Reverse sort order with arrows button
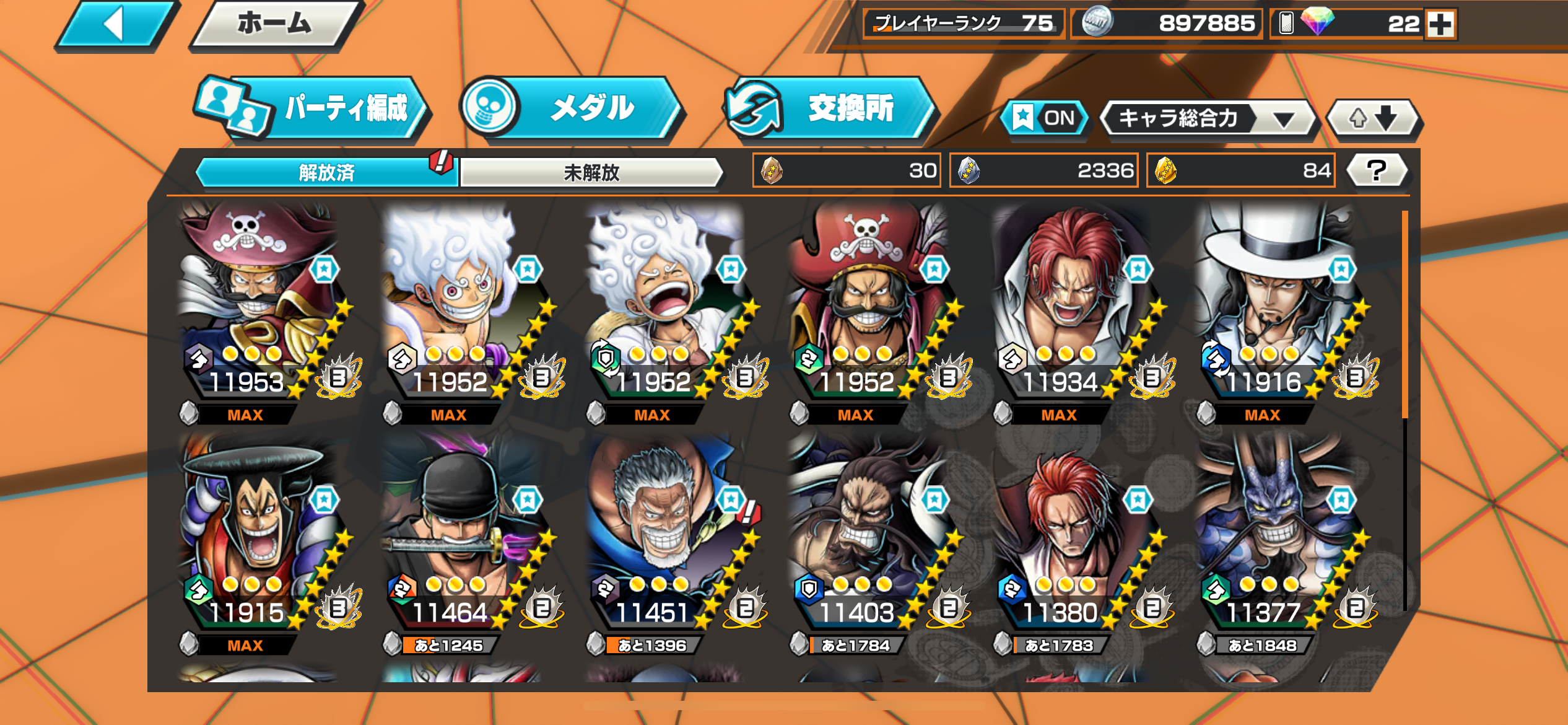The image size is (1568, 725). (x=1373, y=118)
